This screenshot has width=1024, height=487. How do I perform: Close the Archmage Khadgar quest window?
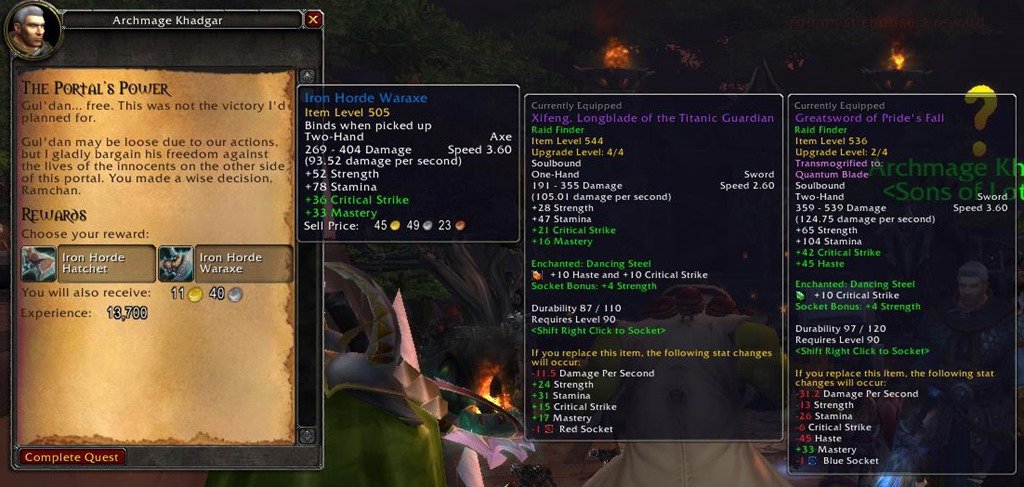(313, 19)
